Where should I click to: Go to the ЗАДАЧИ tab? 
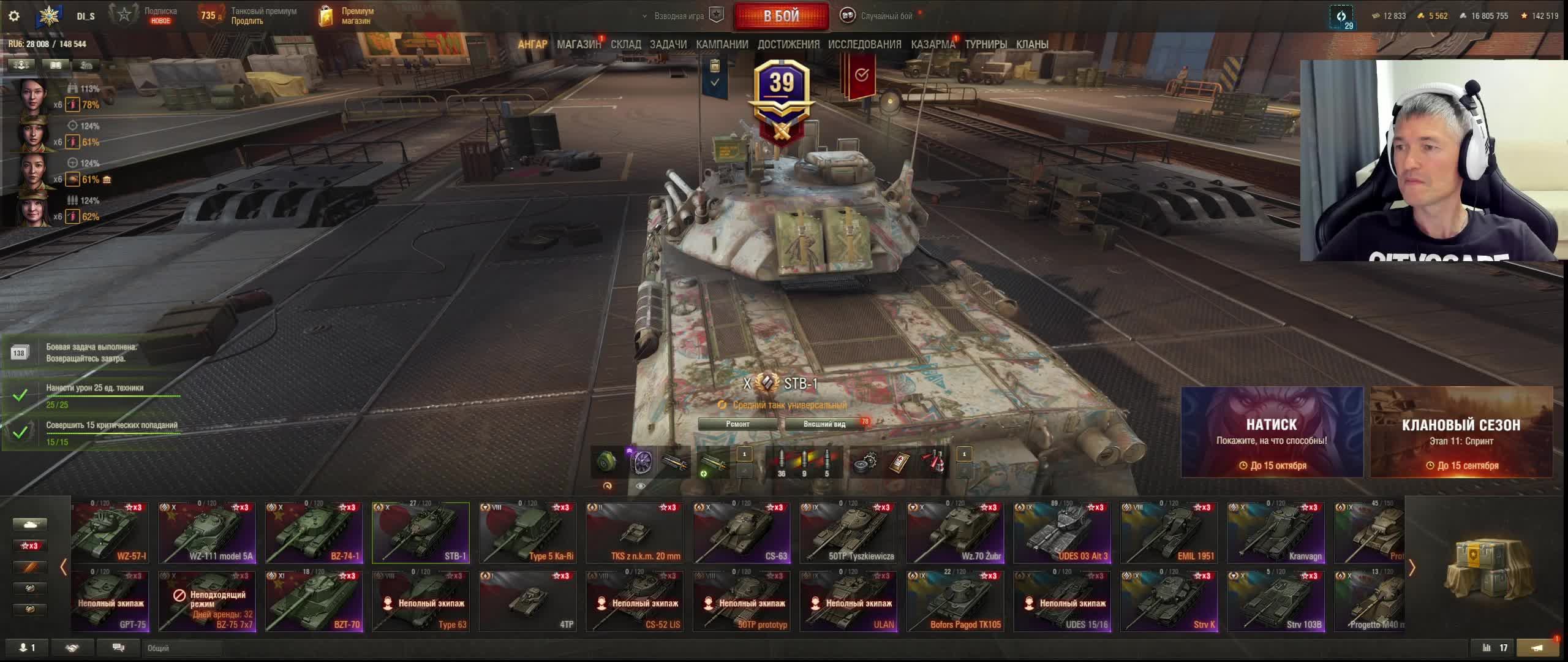tap(668, 44)
